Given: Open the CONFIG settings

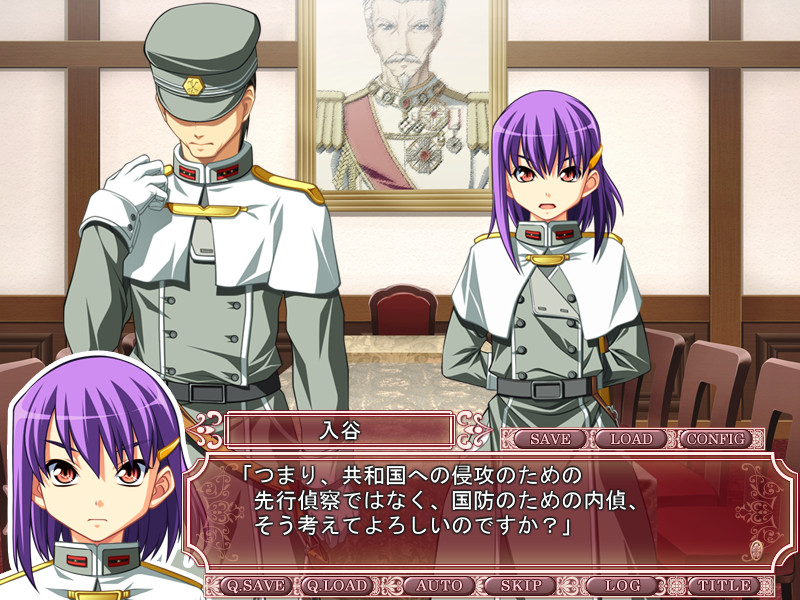Looking at the screenshot, I should click(x=717, y=439).
